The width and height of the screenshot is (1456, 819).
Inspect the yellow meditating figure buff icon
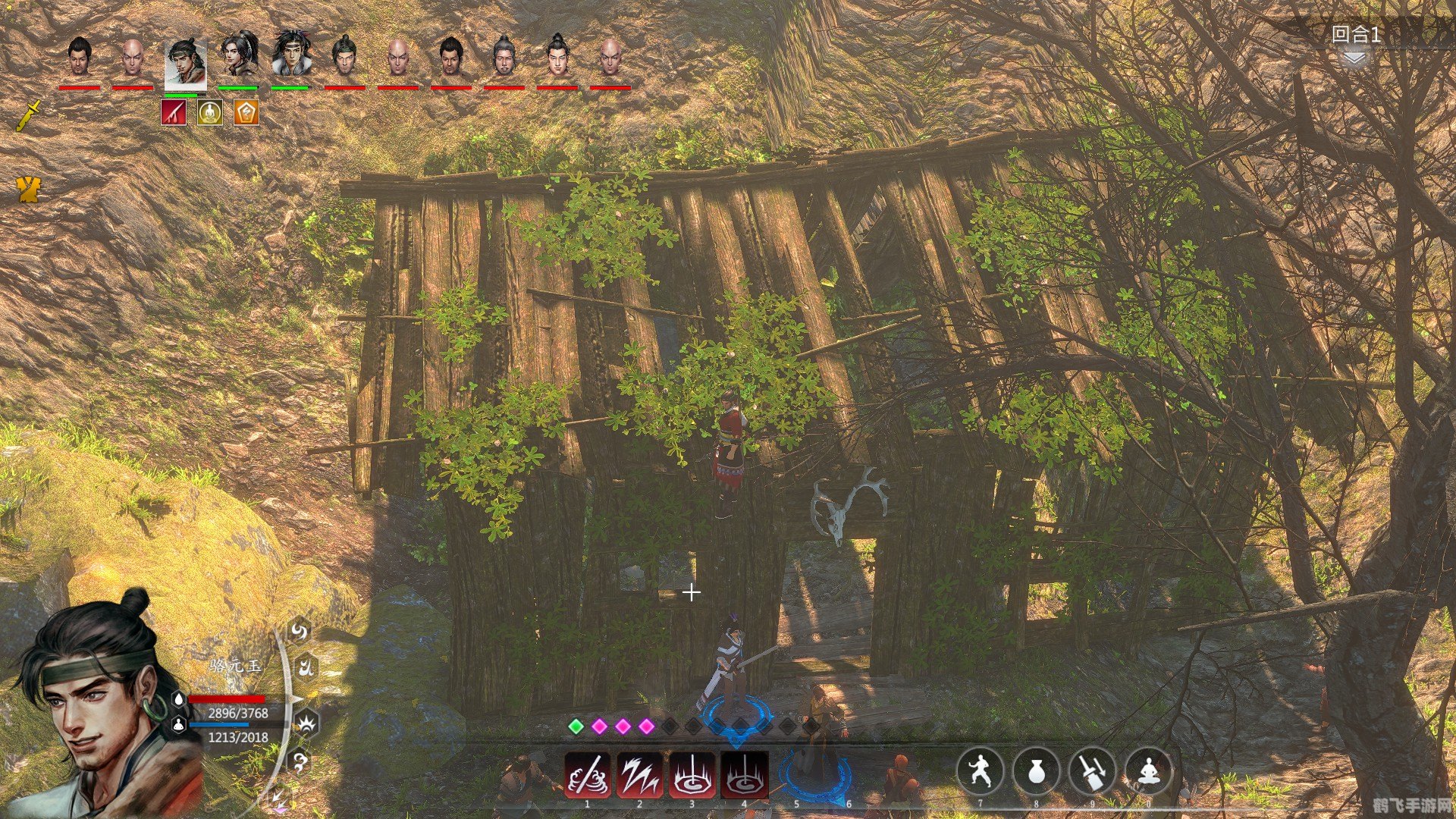tap(210, 113)
